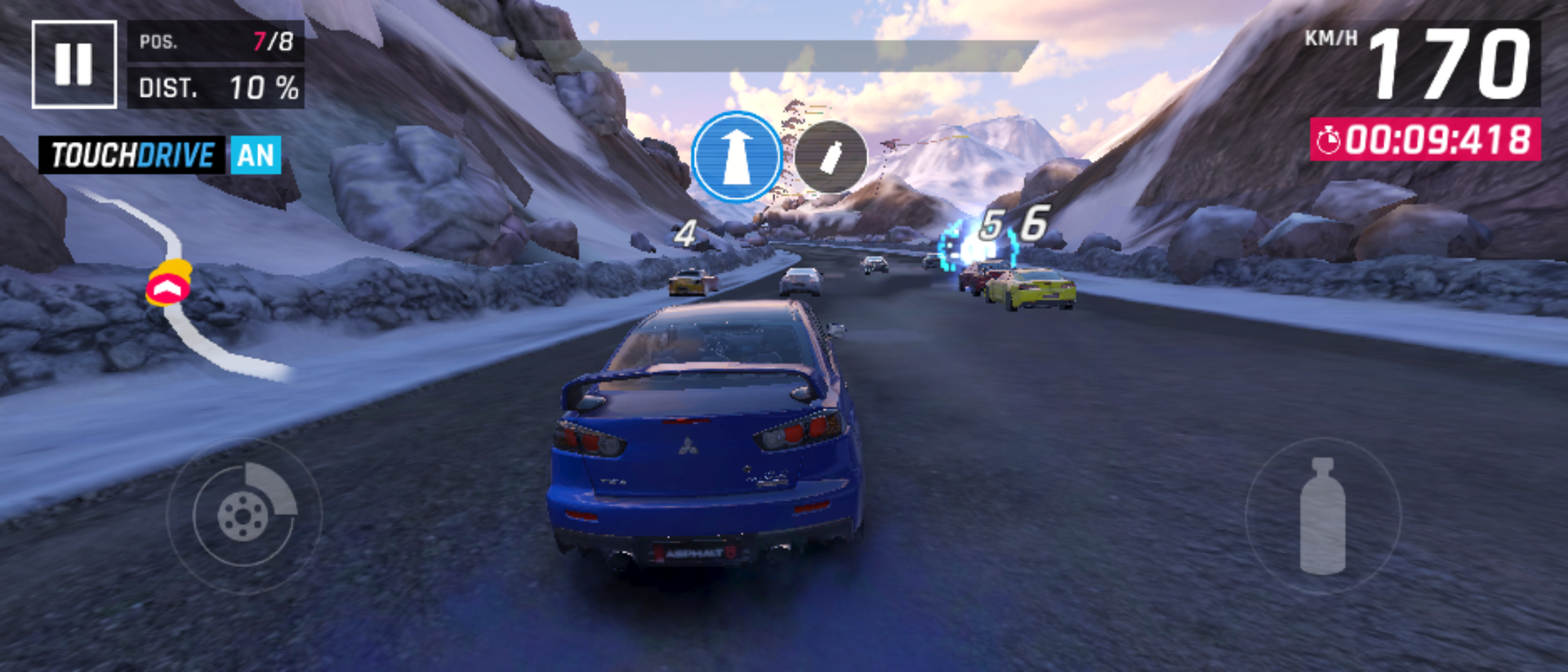This screenshot has width=1568, height=672.
Task: Tap the brake drift button
Action: point(244,515)
